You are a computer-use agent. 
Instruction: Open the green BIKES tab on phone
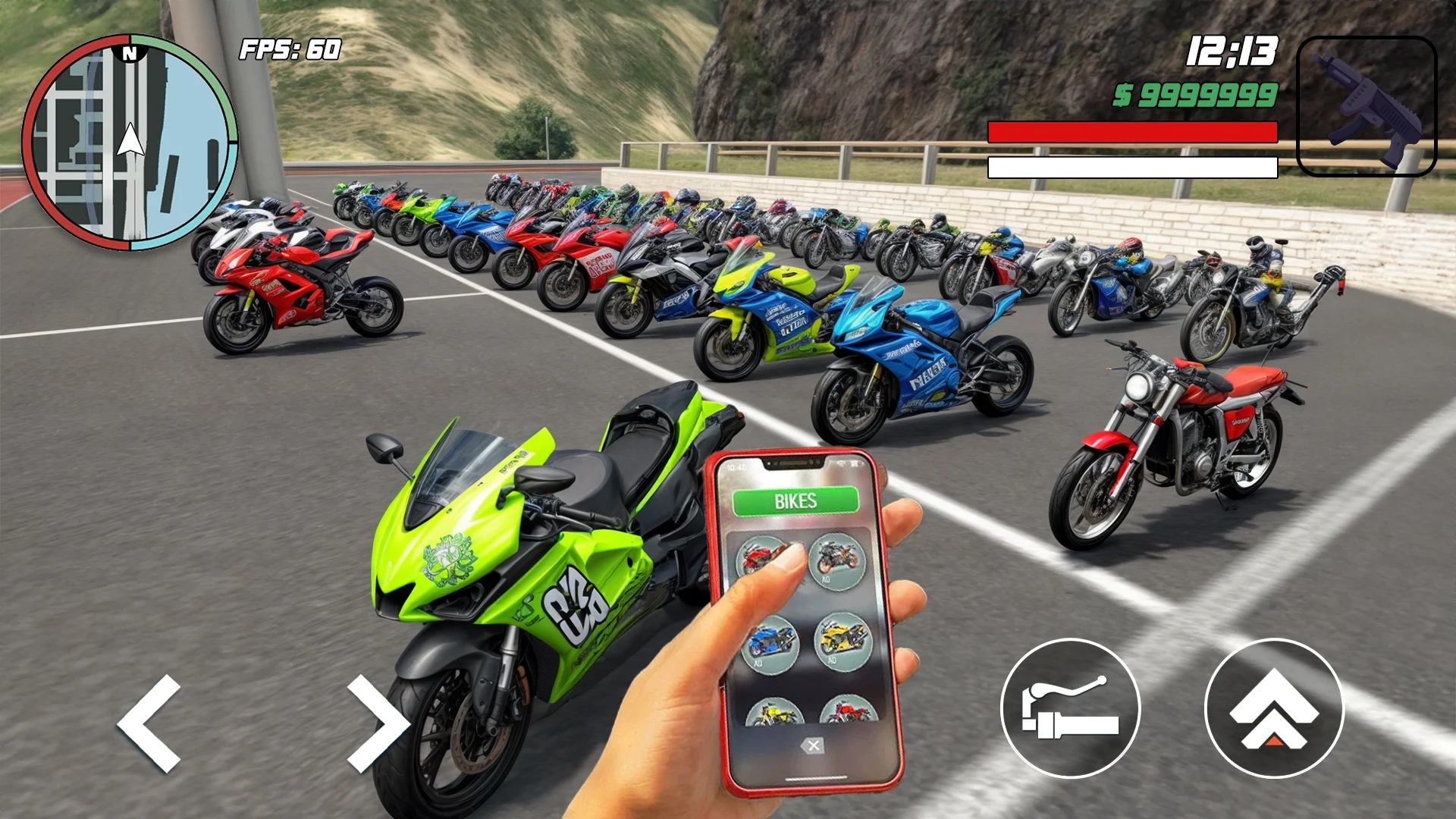pos(795,501)
